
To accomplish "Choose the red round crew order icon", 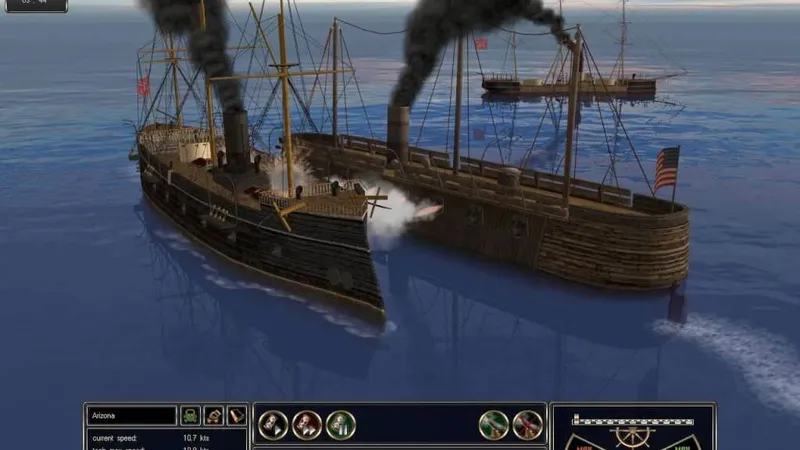I will (307, 425).
